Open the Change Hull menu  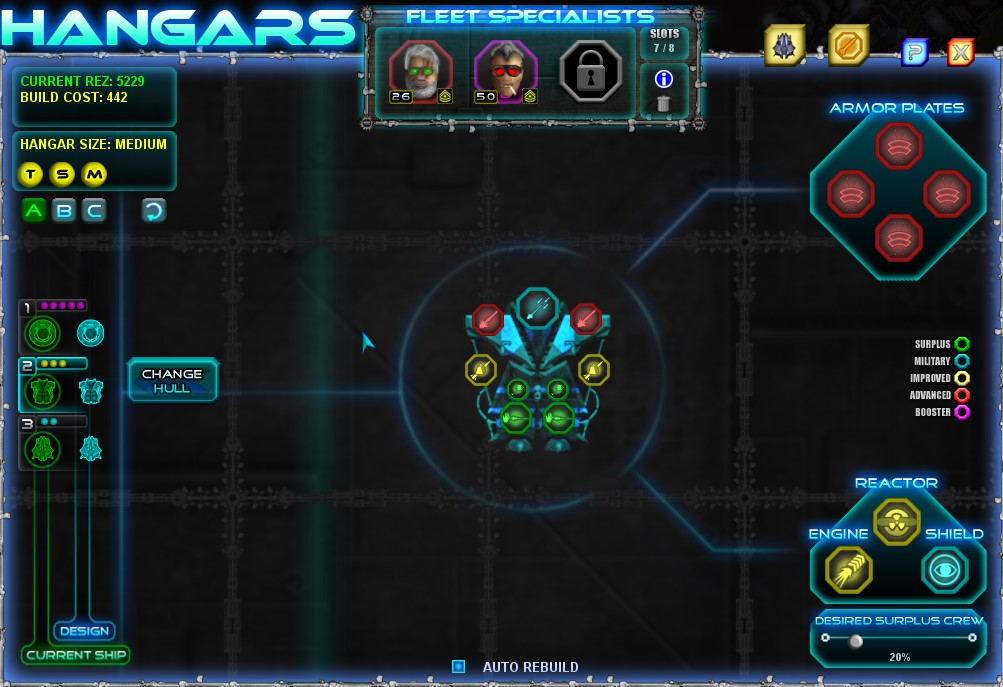[172, 380]
